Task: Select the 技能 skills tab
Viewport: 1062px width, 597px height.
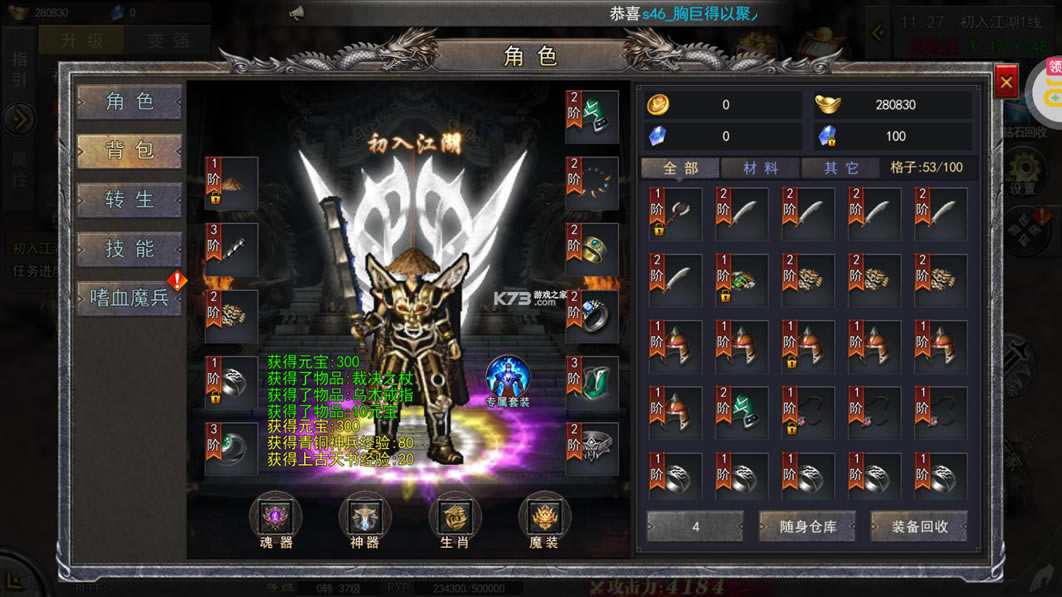Action: (x=130, y=249)
